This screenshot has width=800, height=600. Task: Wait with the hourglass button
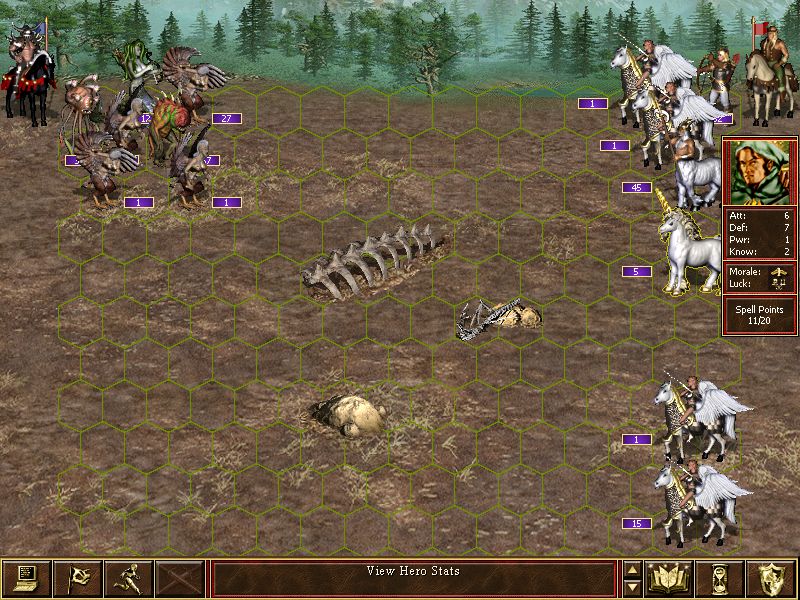click(722, 578)
